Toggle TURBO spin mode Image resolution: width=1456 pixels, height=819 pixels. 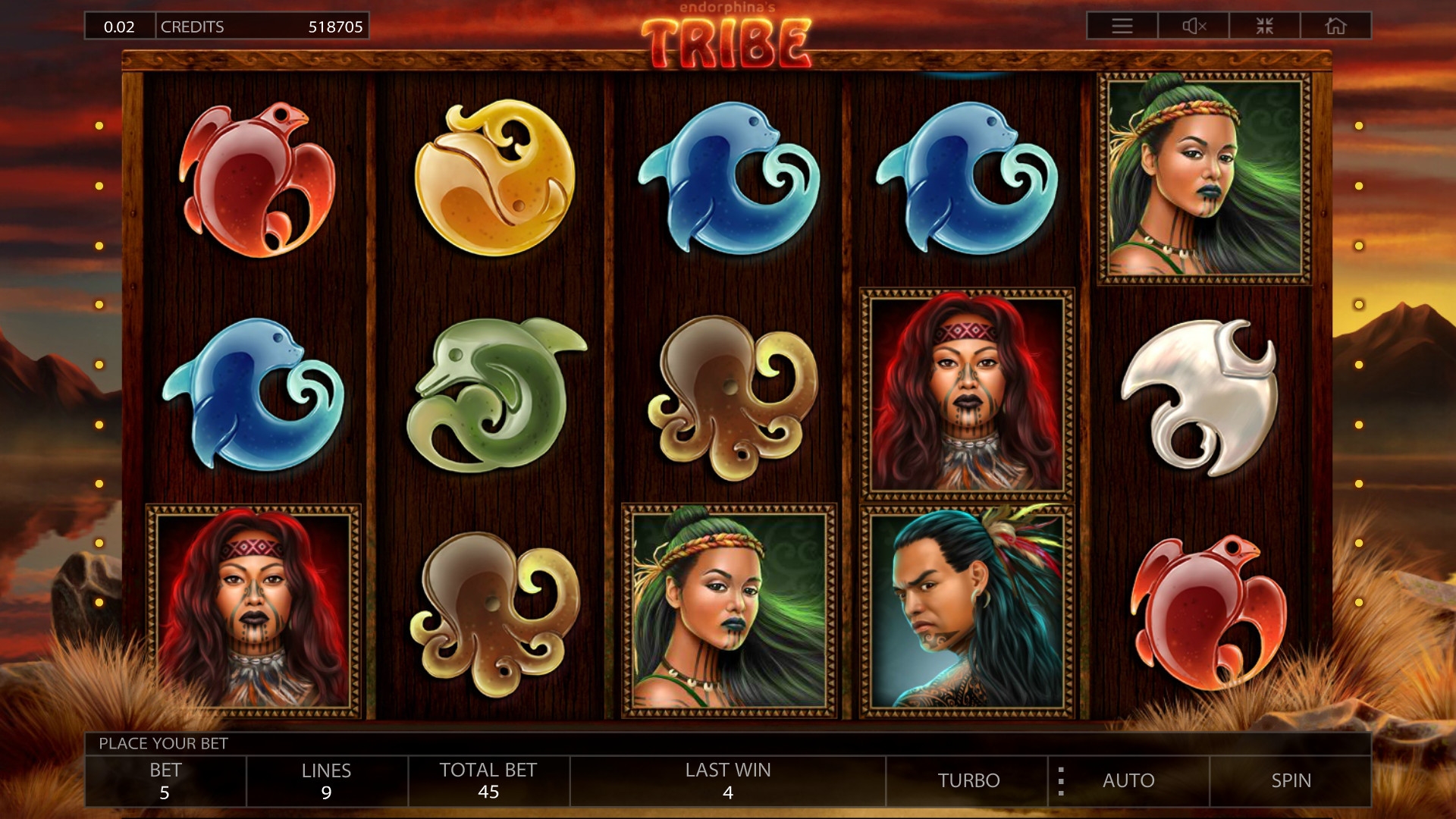coord(968,780)
